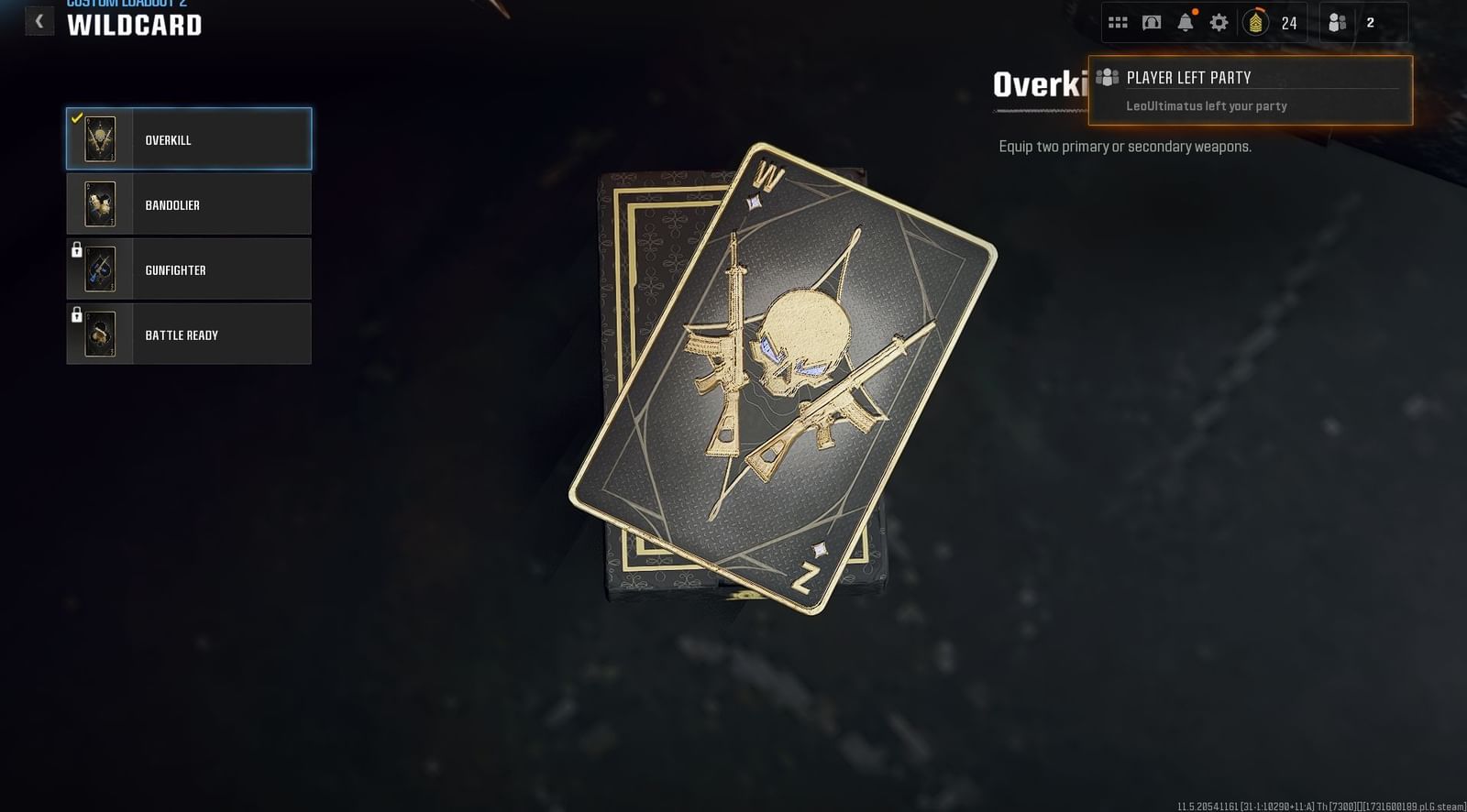Click the Overkill wildcard thumbnail
Viewport: 1467px width, 812px height.
coord(100,138)
